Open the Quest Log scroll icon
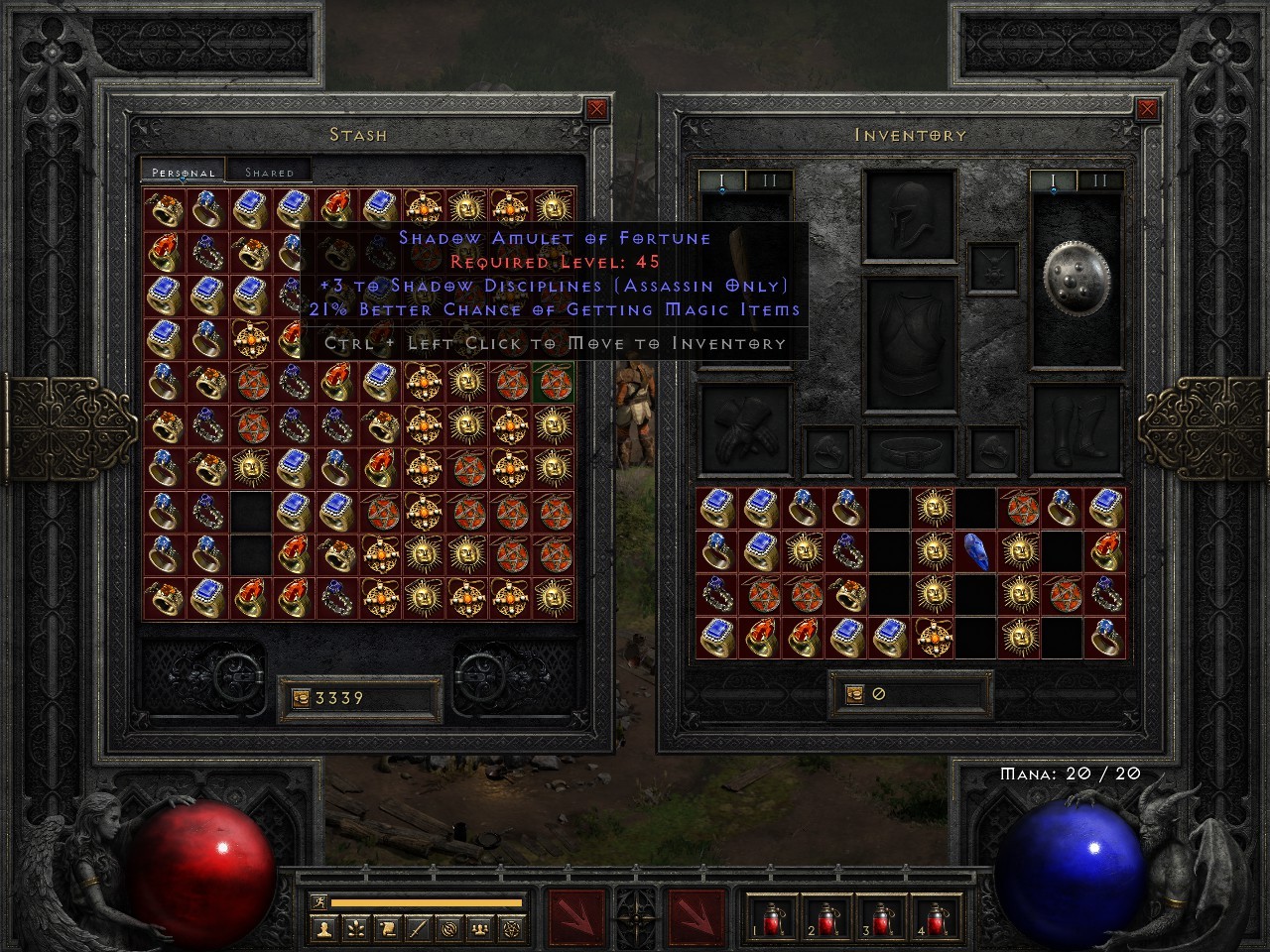This screenshot has width=1270, height=952. (x=387, y=928)
